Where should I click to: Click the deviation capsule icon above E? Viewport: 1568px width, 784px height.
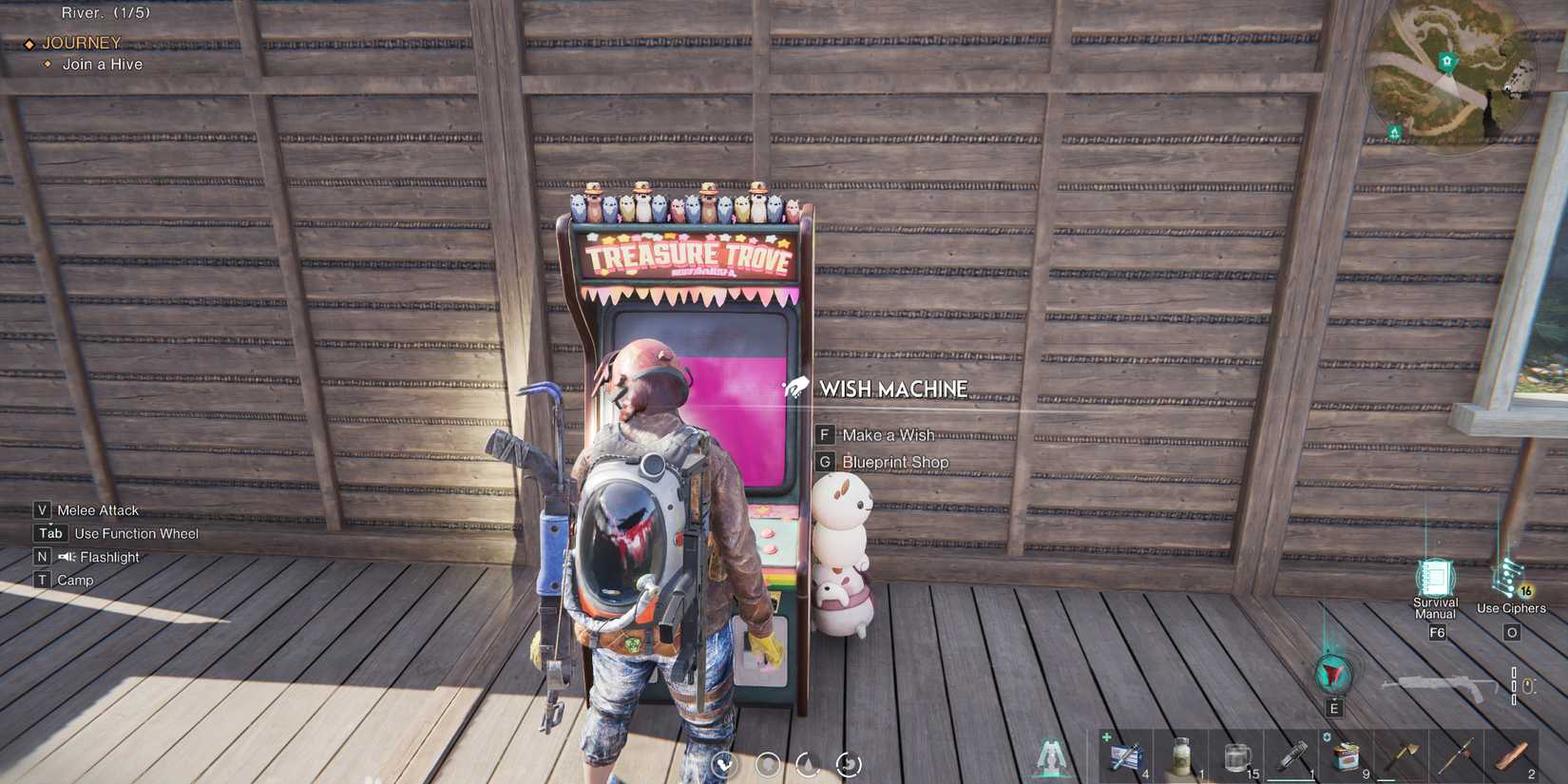[1333, 671]
